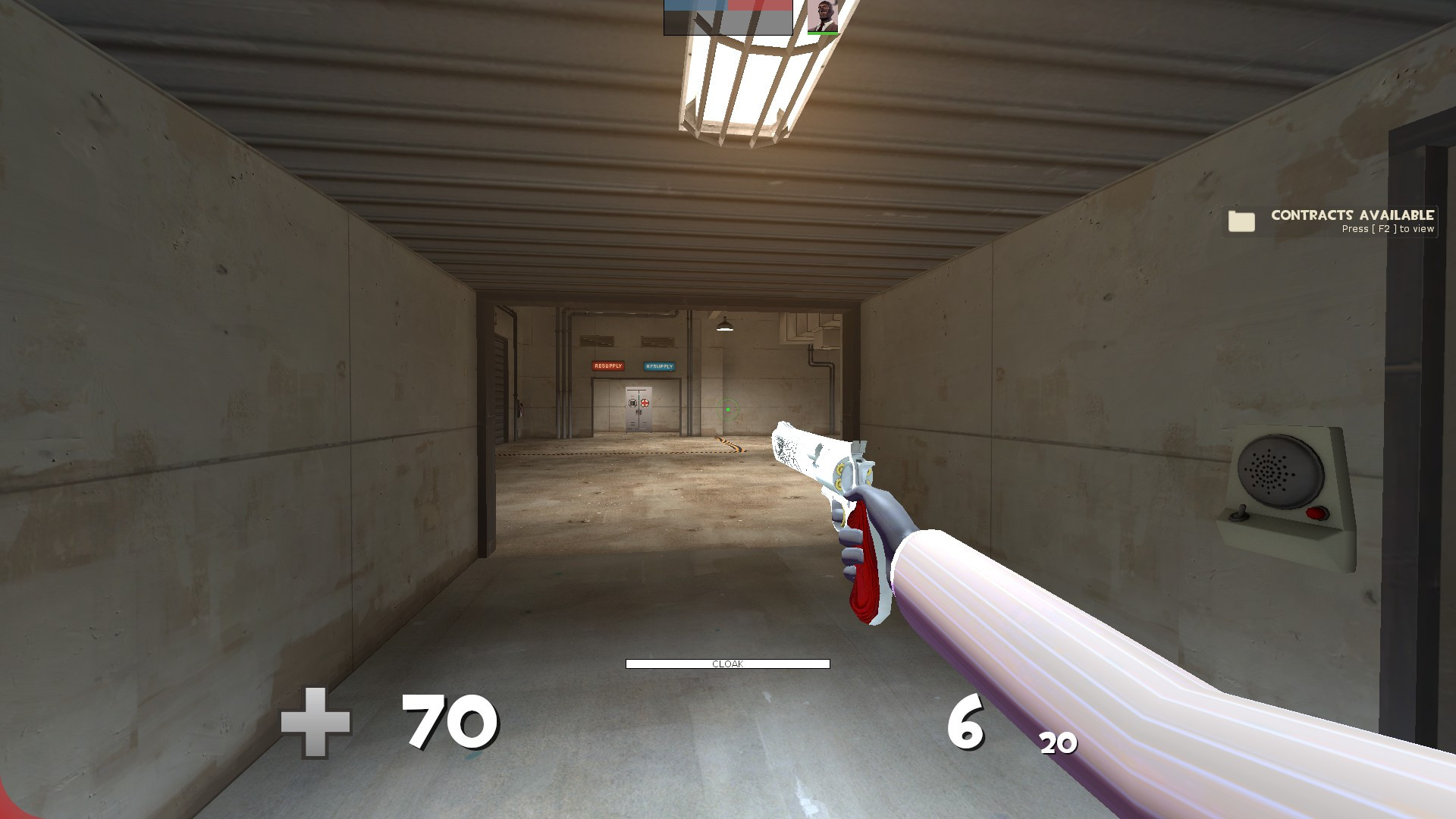The image size is (1456, 819).
Task: Click the green crosshair dot
Action: tap(728, 409)
